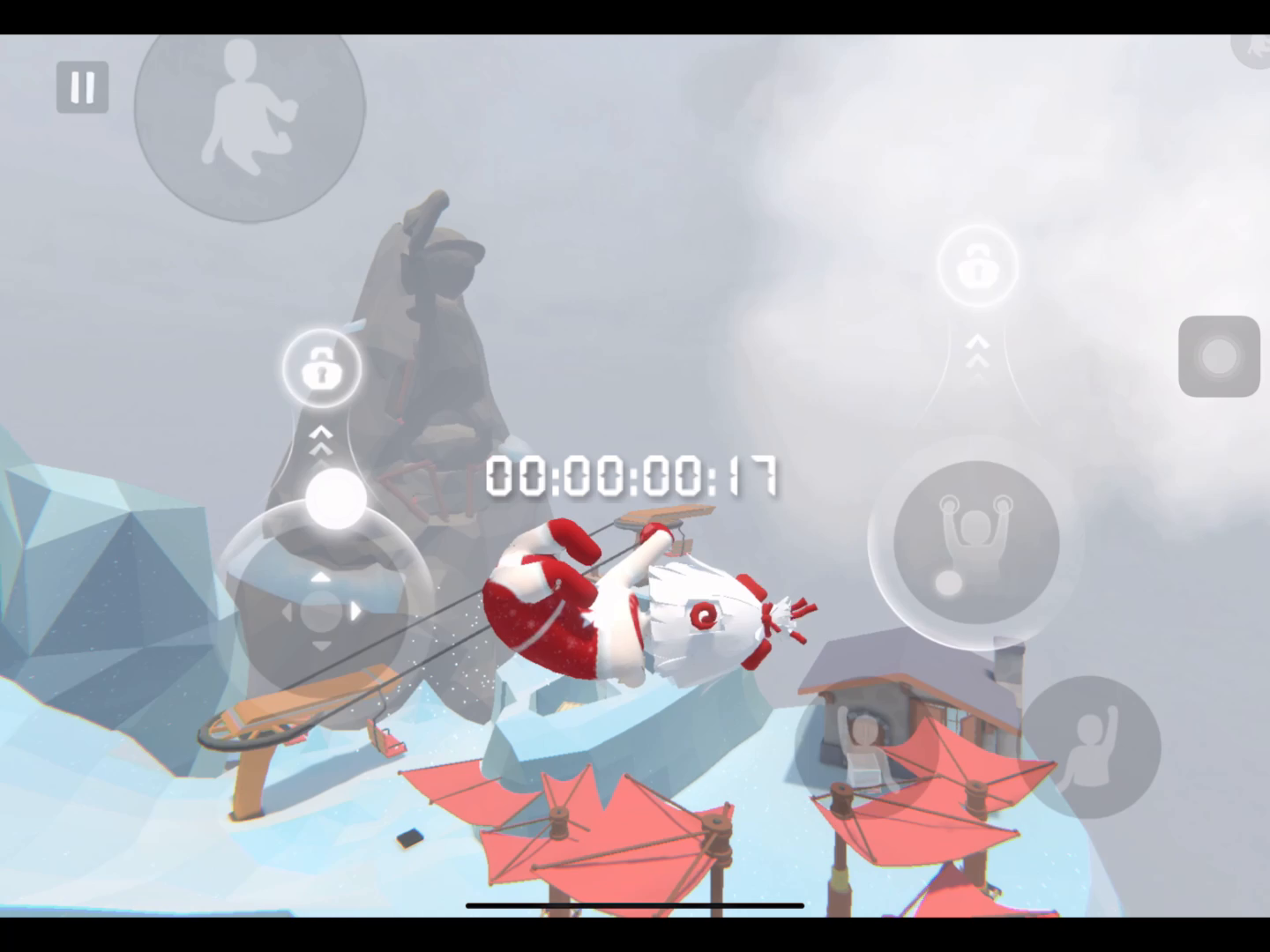
Task: Tap the 00:00:00:17 timer display
Action: pyautogui.click(x=633, y=475)
